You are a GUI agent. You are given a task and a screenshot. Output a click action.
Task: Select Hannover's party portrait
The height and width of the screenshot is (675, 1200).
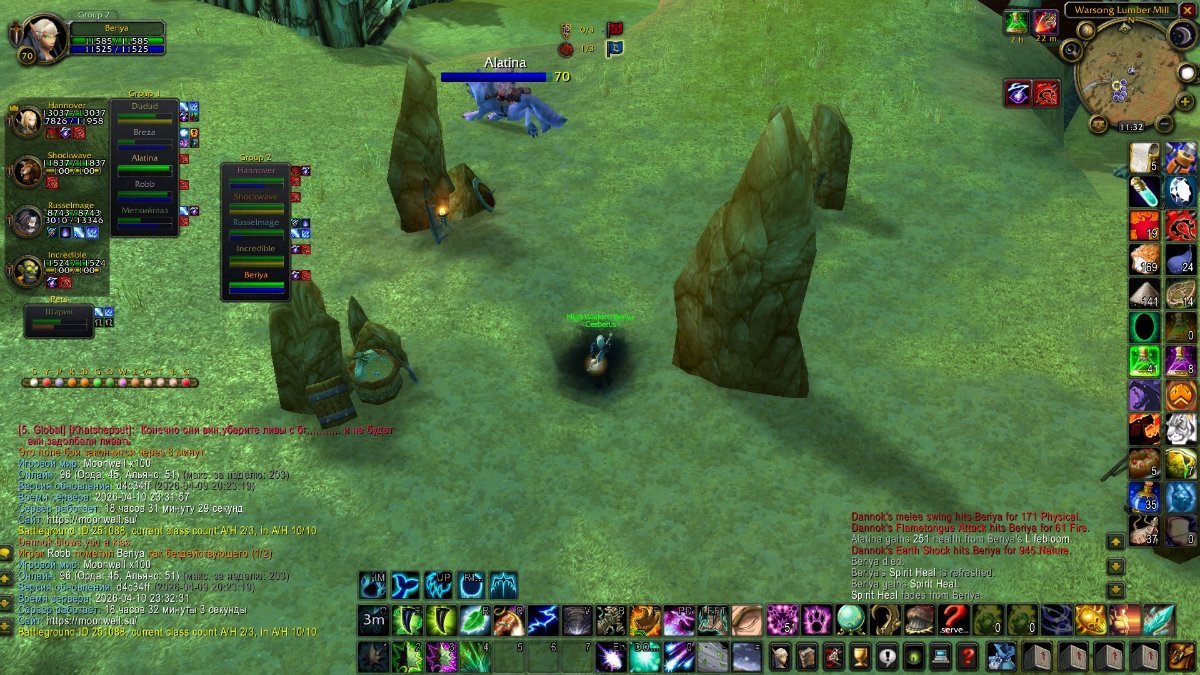pyautogui.click(x=27, y=120)
